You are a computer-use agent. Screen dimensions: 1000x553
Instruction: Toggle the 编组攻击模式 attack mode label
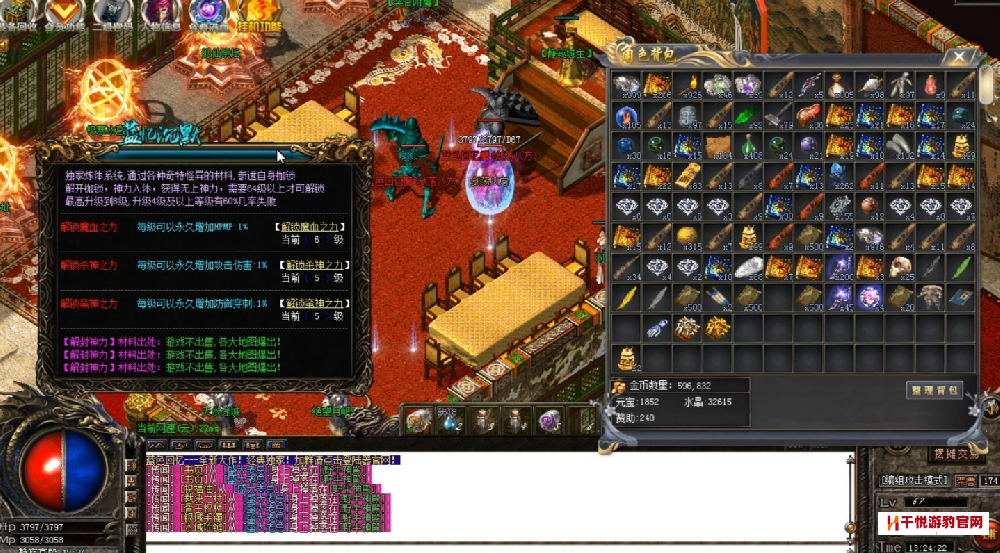(x=910, y=480)
